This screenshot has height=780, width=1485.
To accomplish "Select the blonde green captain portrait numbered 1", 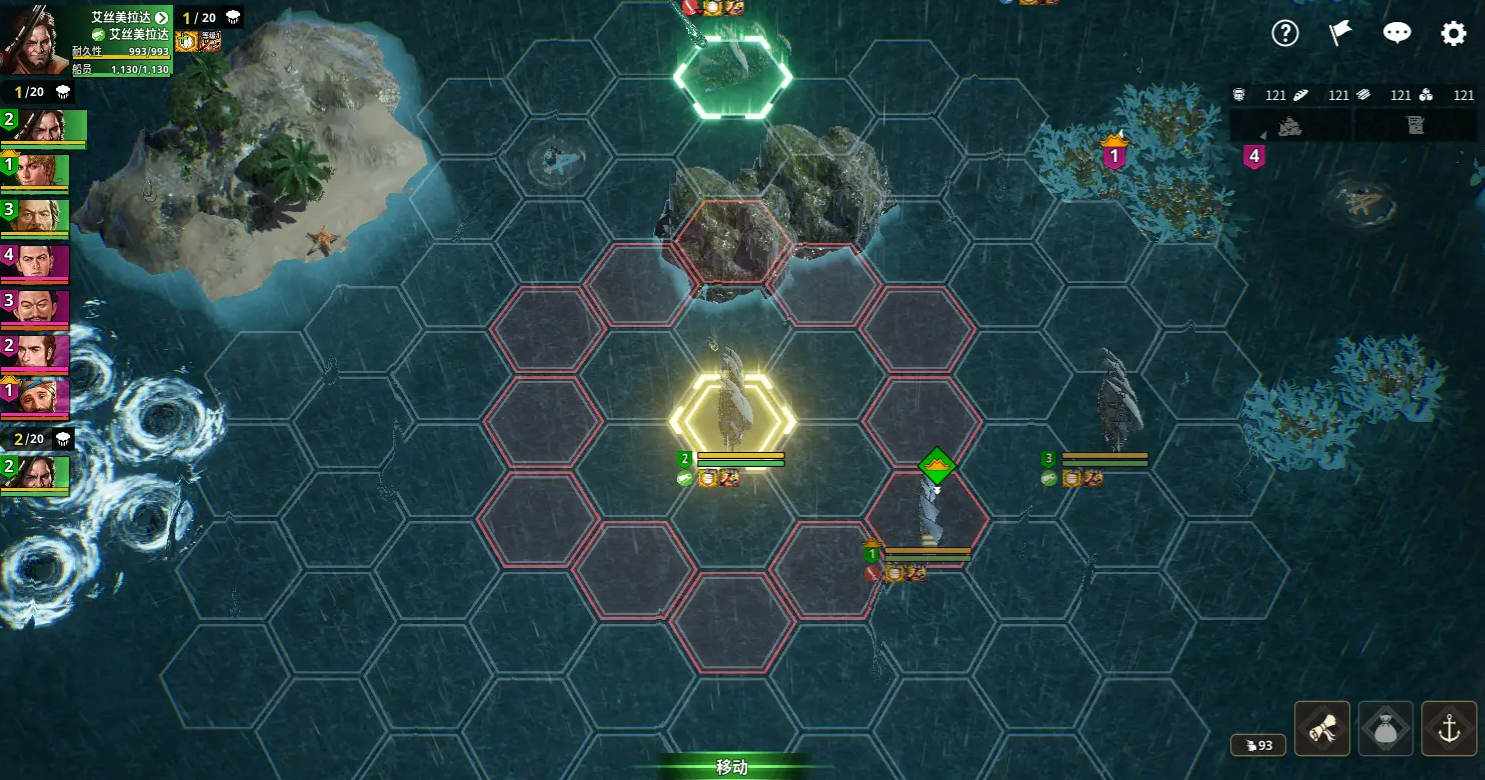I will coord(36,172).
